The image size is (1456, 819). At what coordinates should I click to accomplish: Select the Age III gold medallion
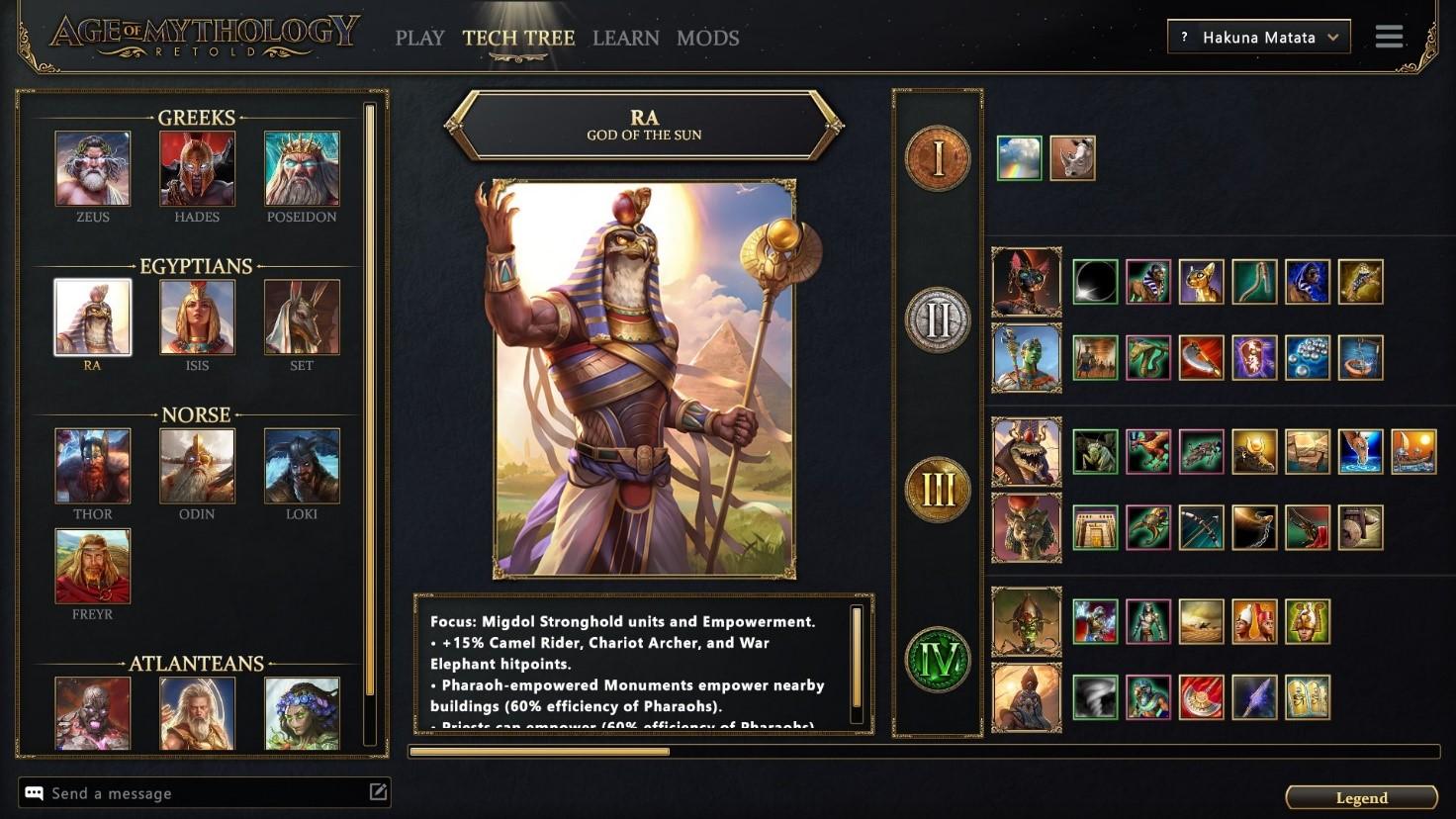(x=937, y=490)
